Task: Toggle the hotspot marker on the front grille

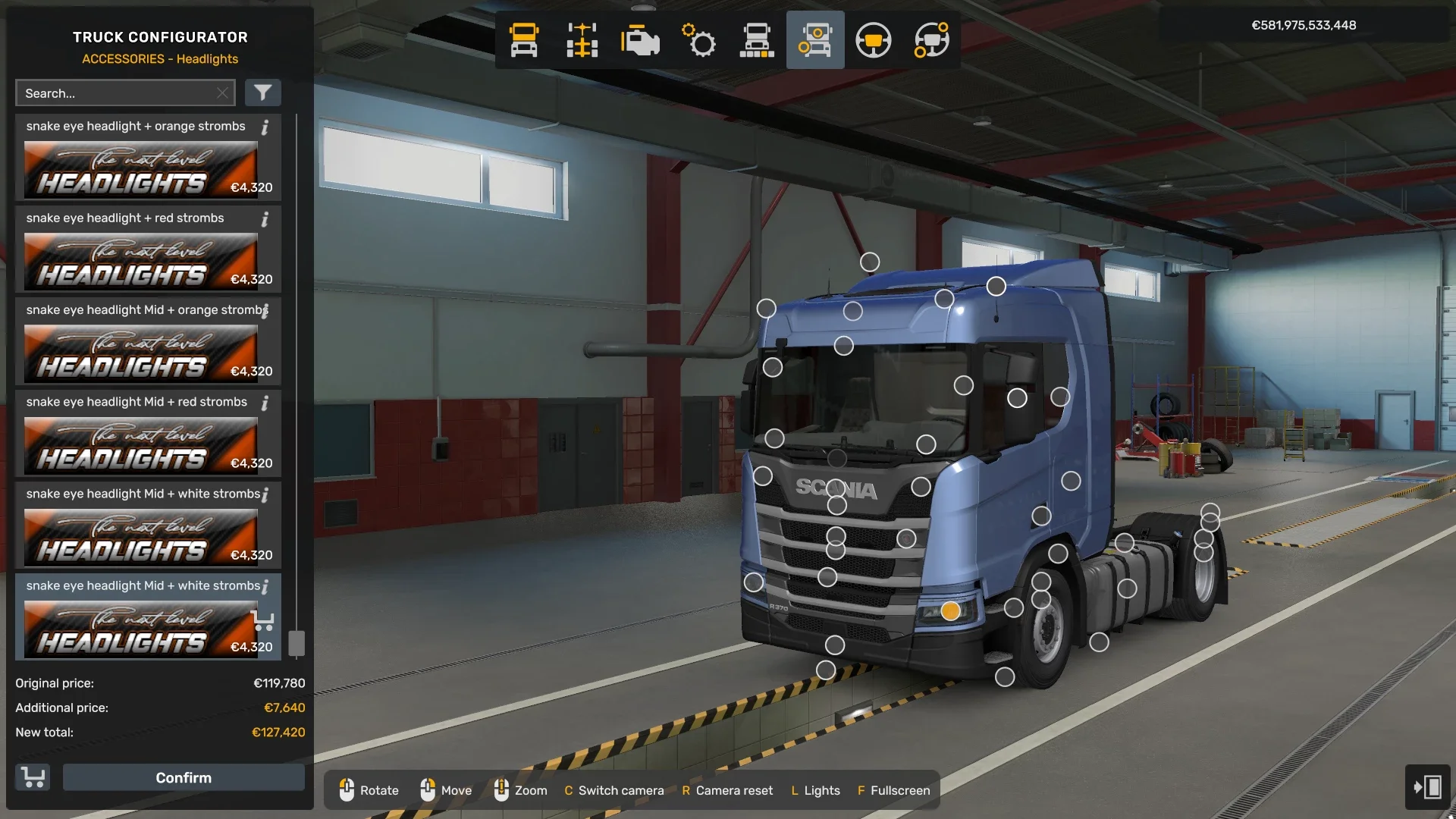Action: click(837, 535)
